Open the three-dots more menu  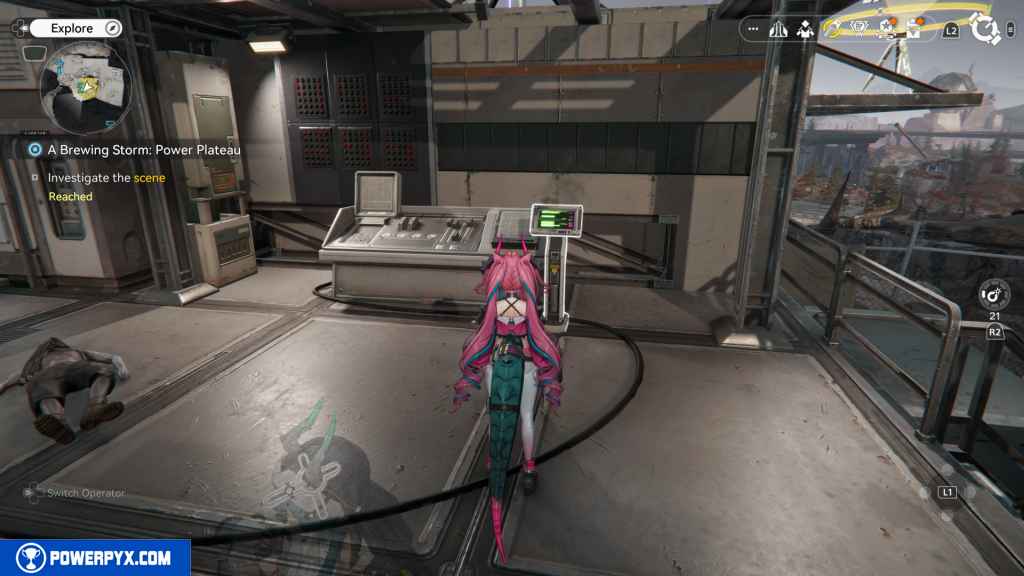tap(753, 29)
